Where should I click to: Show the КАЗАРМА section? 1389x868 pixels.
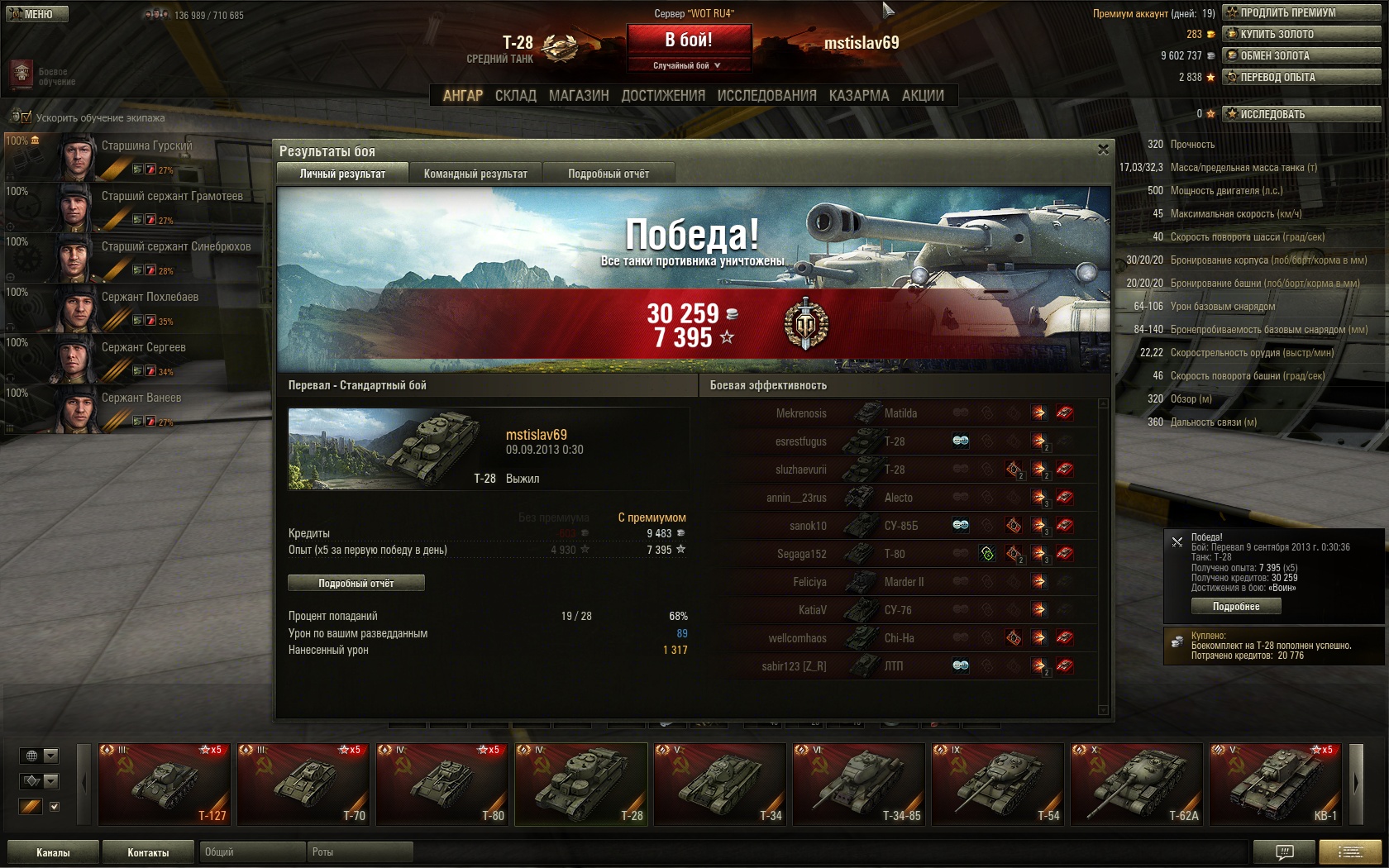[x=859, y=96]
